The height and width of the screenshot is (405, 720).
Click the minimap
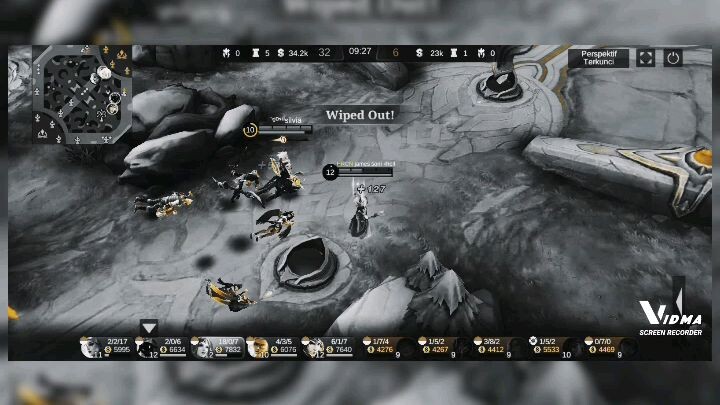pyautogui.click(x=81, y=95)
